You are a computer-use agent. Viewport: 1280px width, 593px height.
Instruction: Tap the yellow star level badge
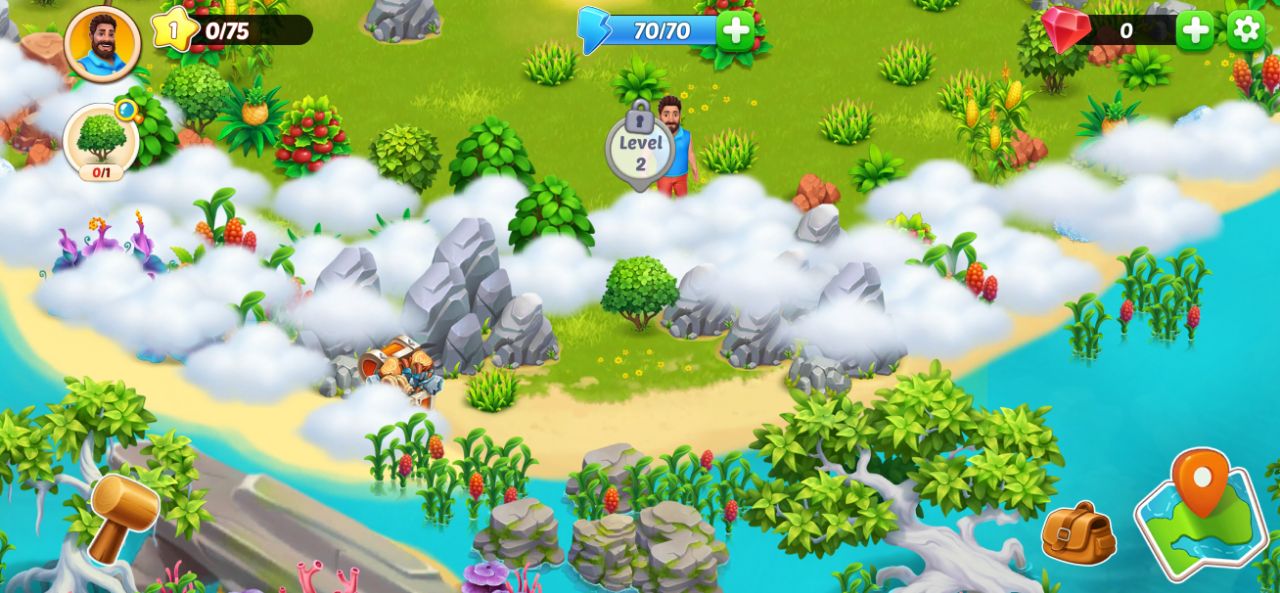173,30
